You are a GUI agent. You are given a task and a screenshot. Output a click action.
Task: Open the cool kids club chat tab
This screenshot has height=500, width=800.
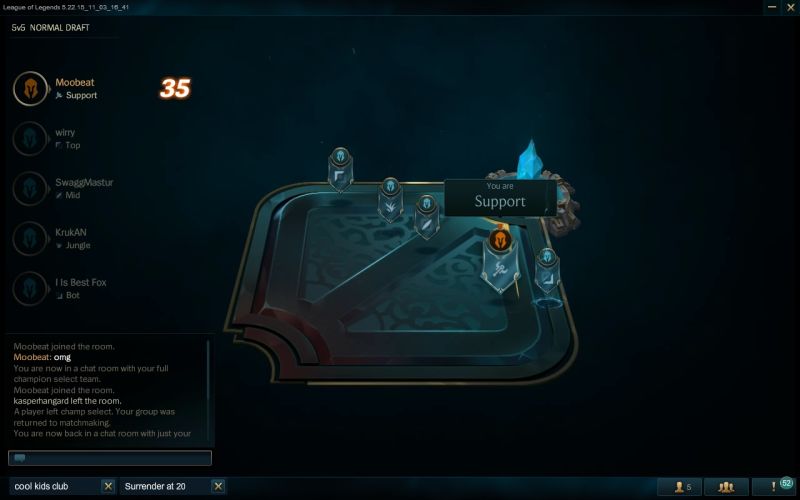55,486
